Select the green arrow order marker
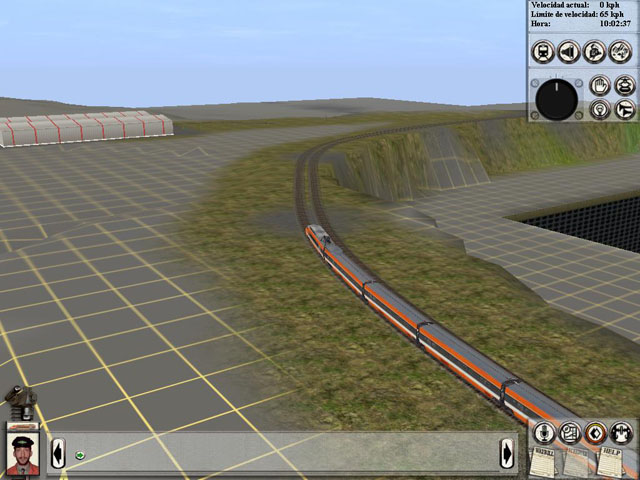 coord(79,456)
